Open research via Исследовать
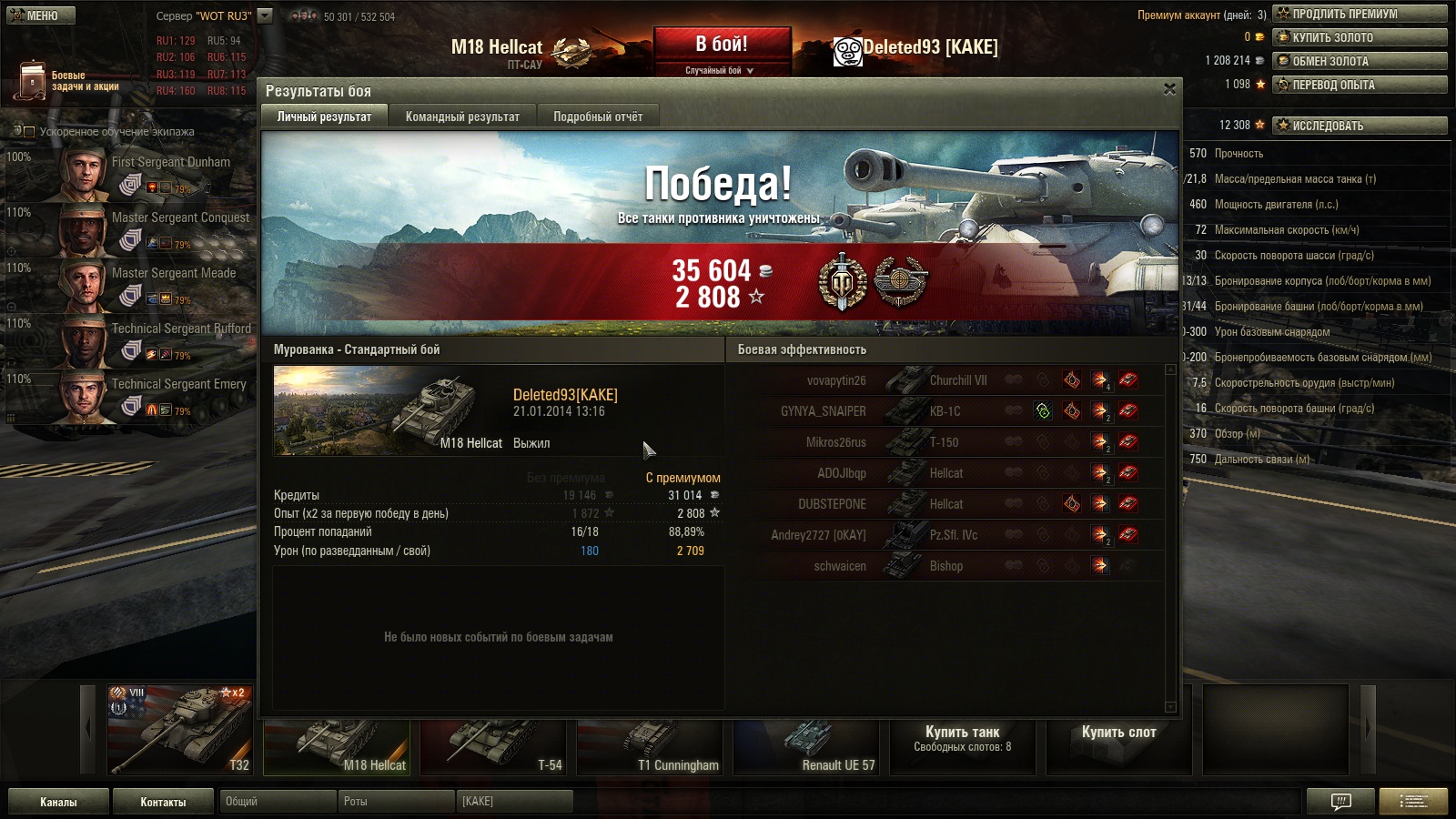The image size is (1456, 819). pos(1360,126)
